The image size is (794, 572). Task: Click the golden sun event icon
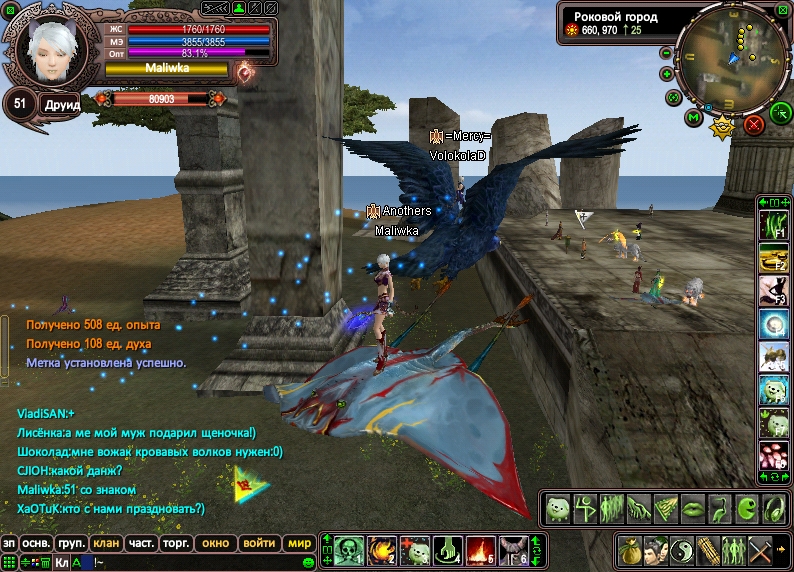click(x=722, y=127)
